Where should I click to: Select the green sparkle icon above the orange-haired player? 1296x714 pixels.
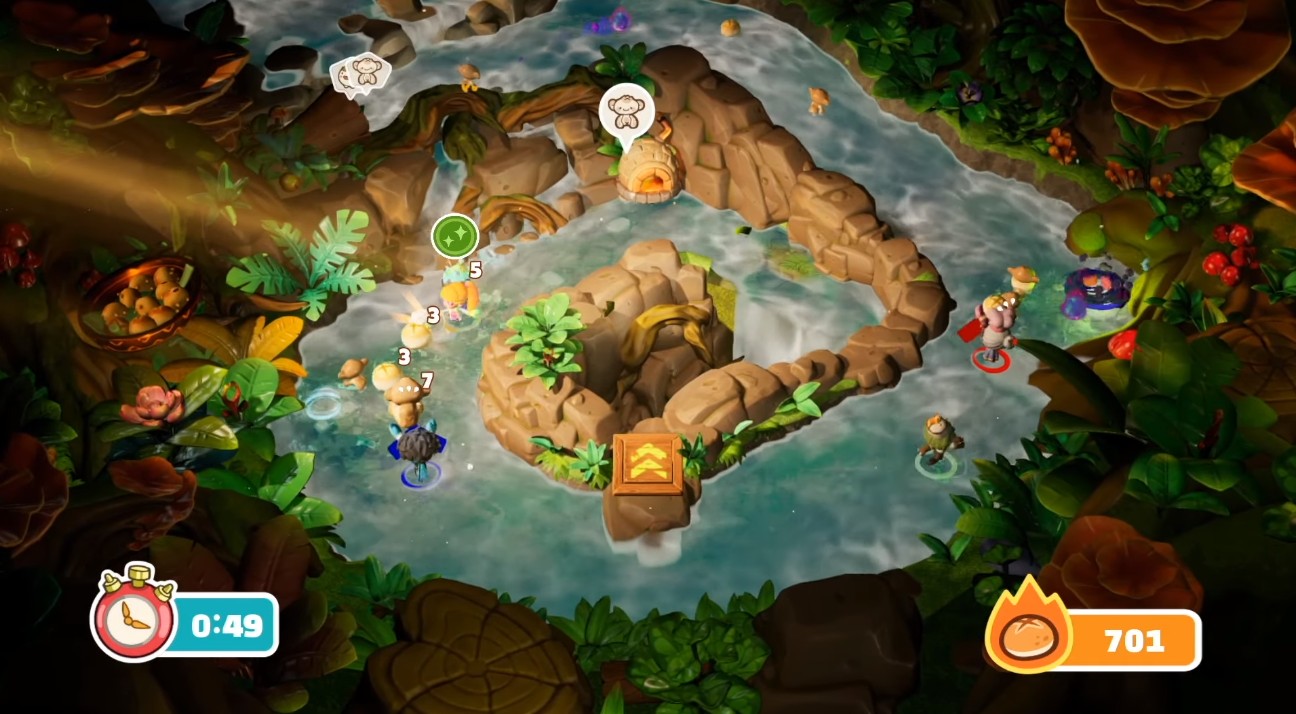pos(455,237)
